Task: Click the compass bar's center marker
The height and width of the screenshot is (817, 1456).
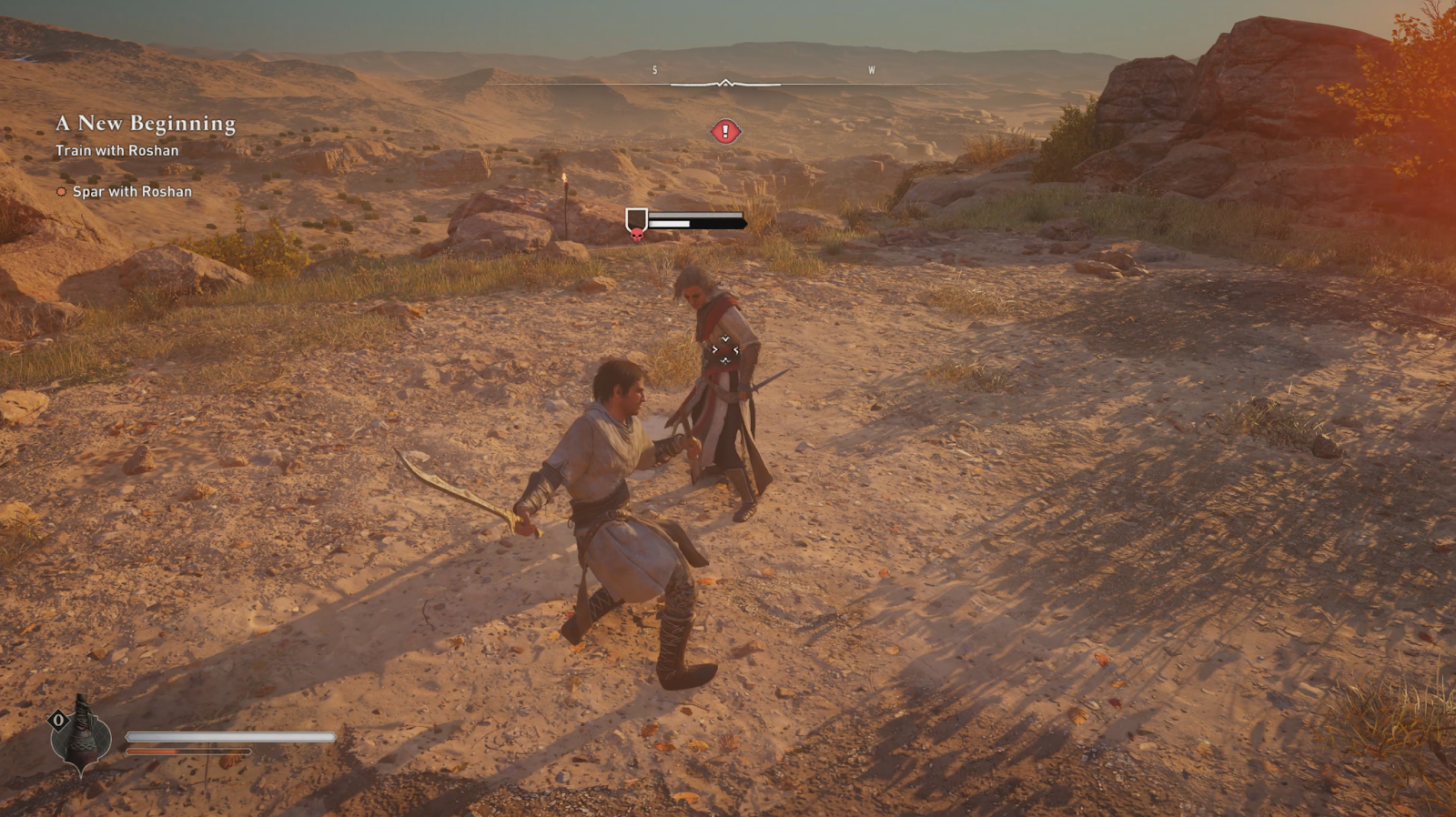Action: 725,84
